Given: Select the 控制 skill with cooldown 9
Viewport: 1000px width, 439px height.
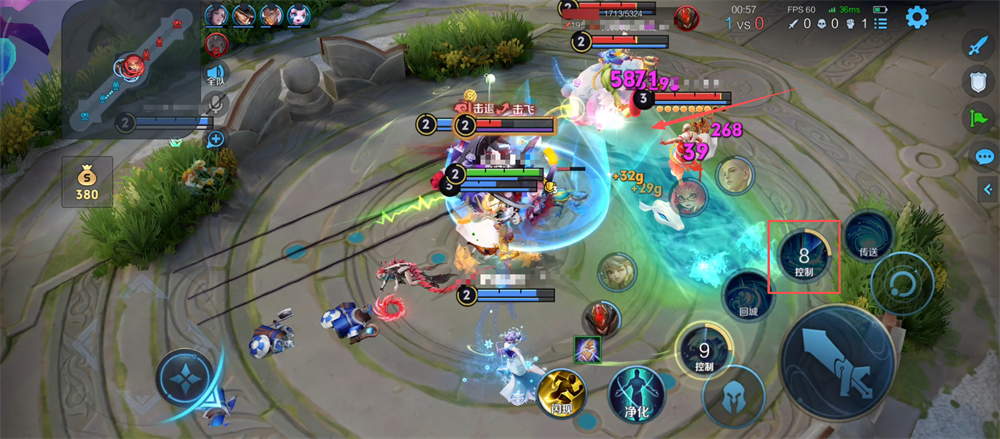Looking at the screenshot, I should point(704,351).
